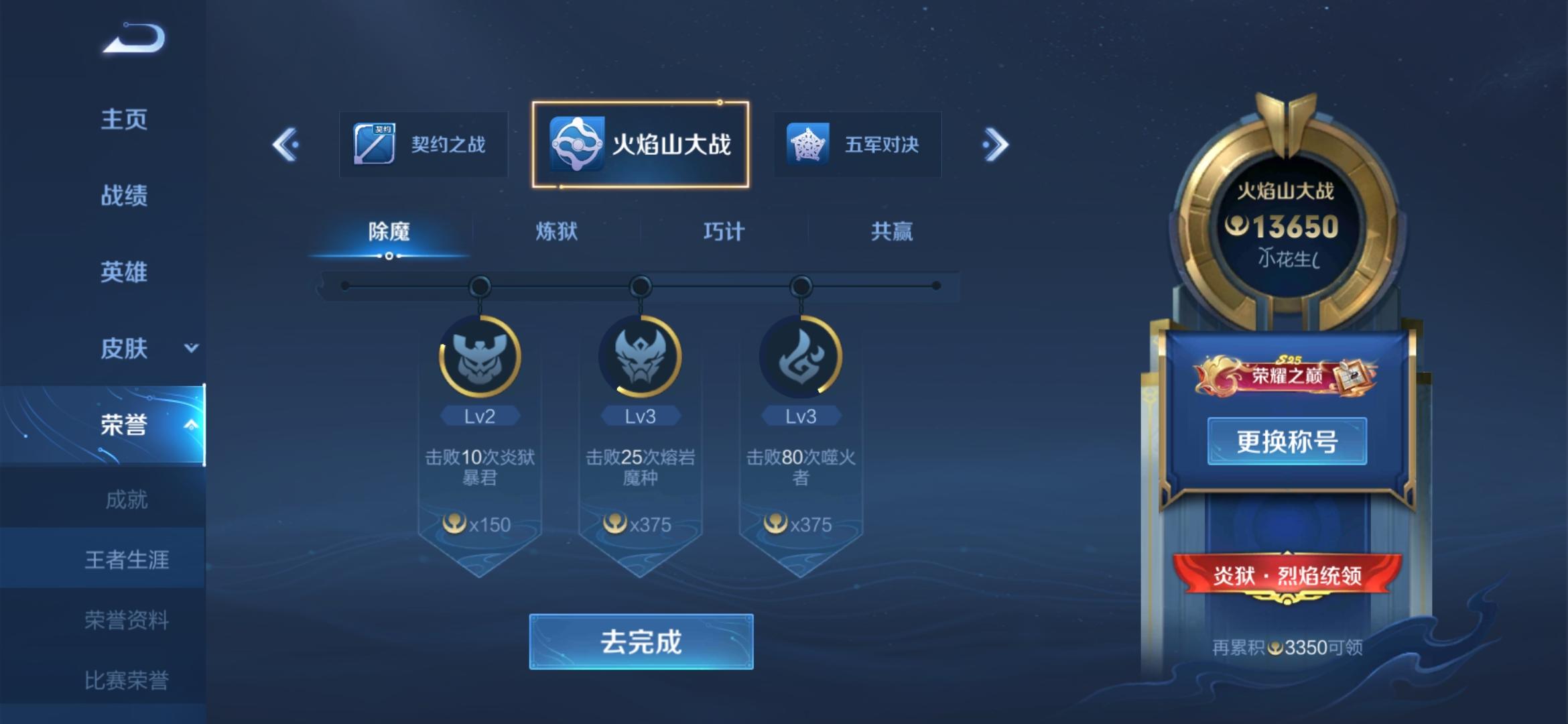Viewport: 1568px width, 724px height.
Task: Select the 契约之战 mode icon
Action: (423, 143)
